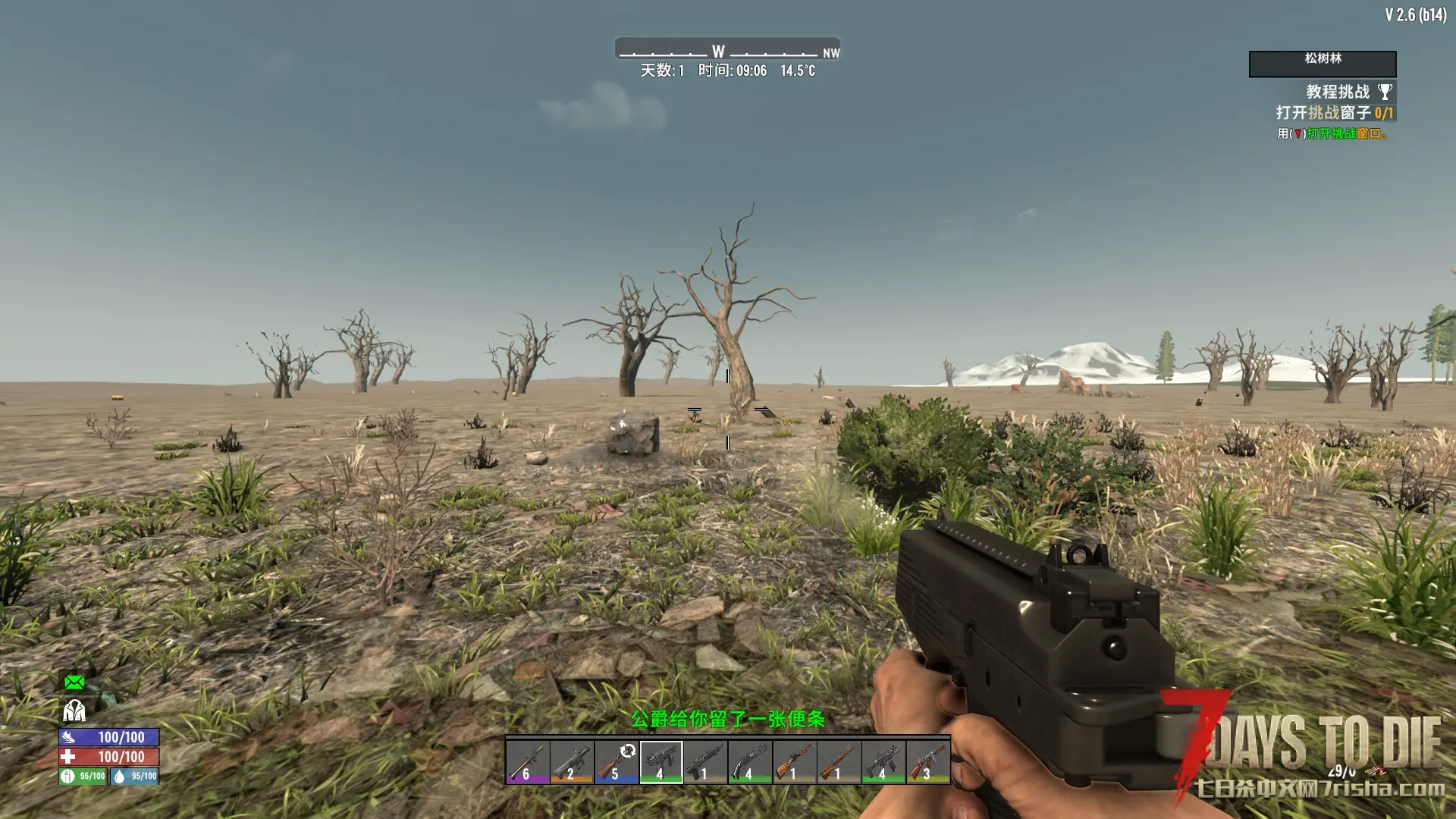Choose the orange-quality gray launcher slot
This screenshot has height=819, width=1456.
tap(572, 761)
